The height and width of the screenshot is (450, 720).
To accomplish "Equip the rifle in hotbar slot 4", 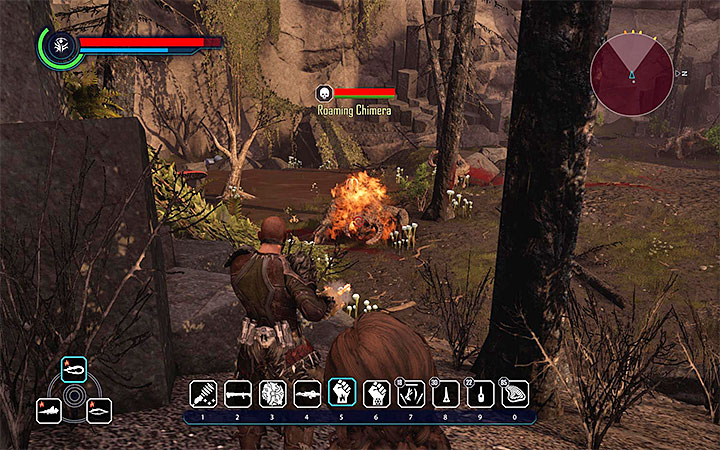I will 307,393.
